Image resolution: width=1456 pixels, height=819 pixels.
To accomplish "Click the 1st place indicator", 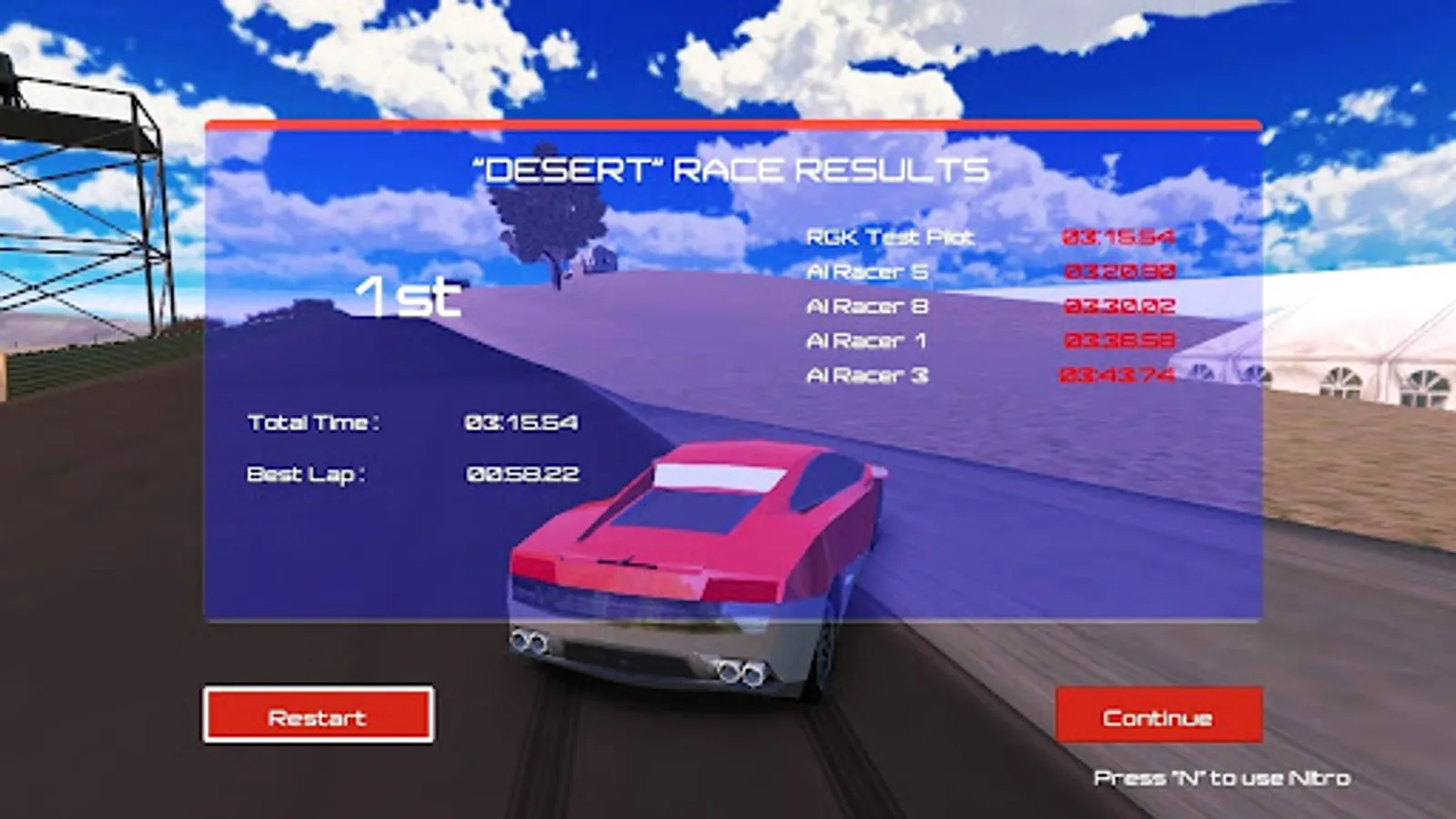I will [407, 298].
